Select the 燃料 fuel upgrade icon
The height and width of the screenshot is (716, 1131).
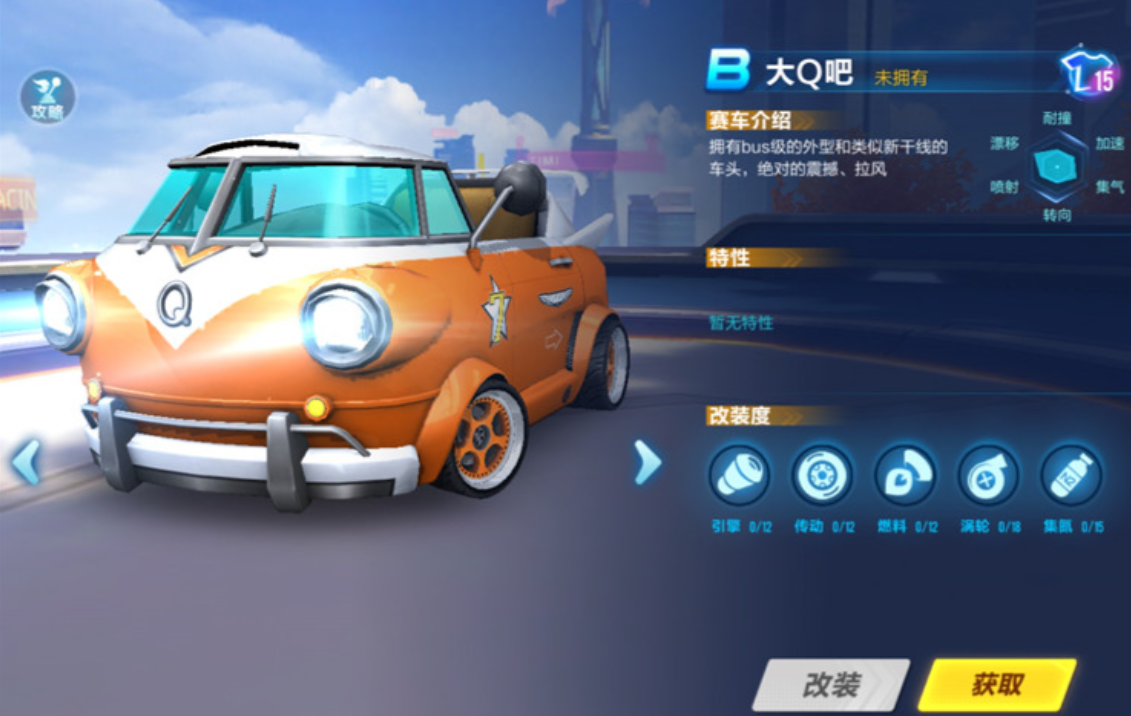click(x=905, y=475)
